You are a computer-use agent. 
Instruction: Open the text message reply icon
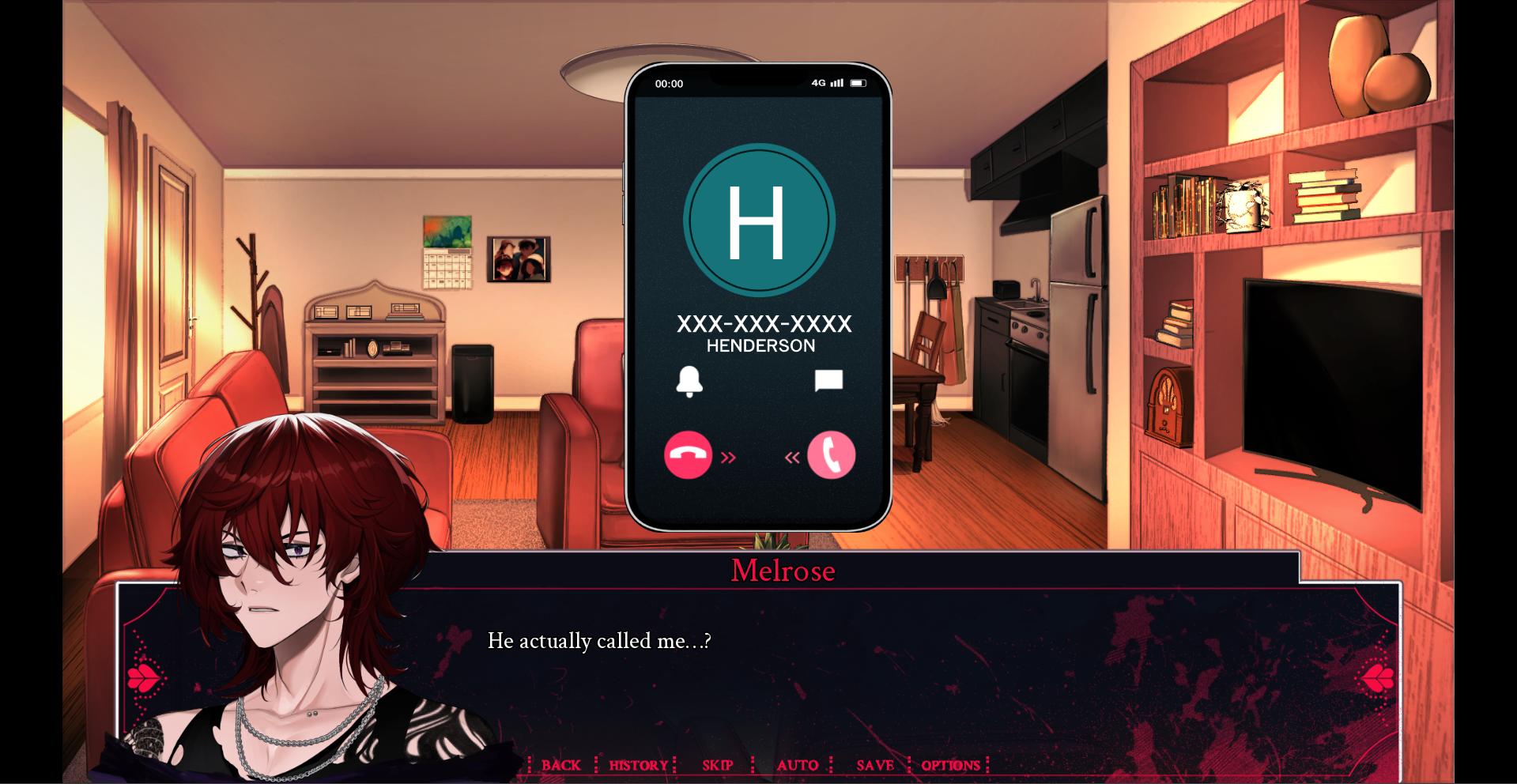pos(828,382)
